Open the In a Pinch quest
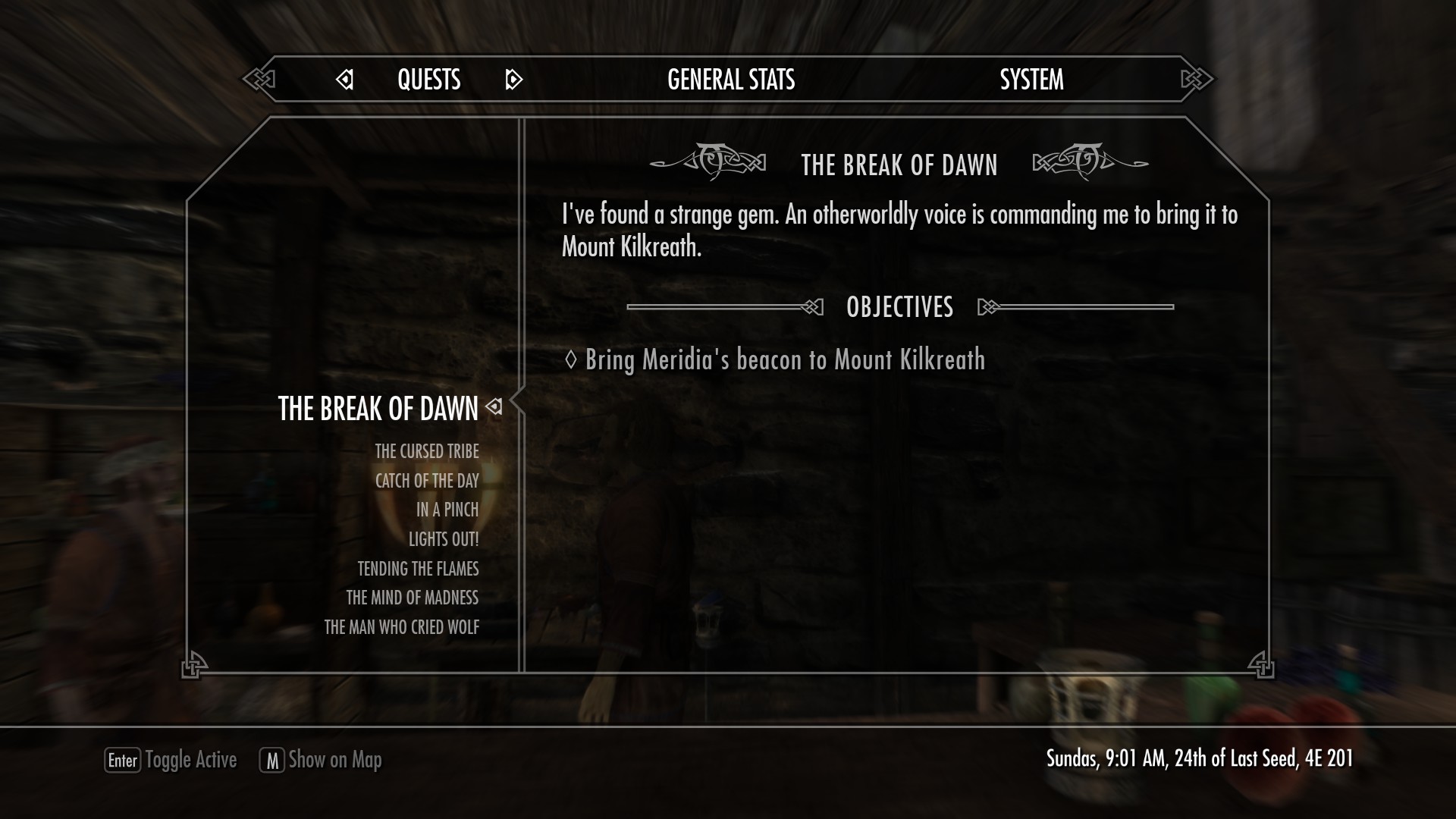Image resolution: width=1456 pixels, height=819 pixels. [447, 510]
